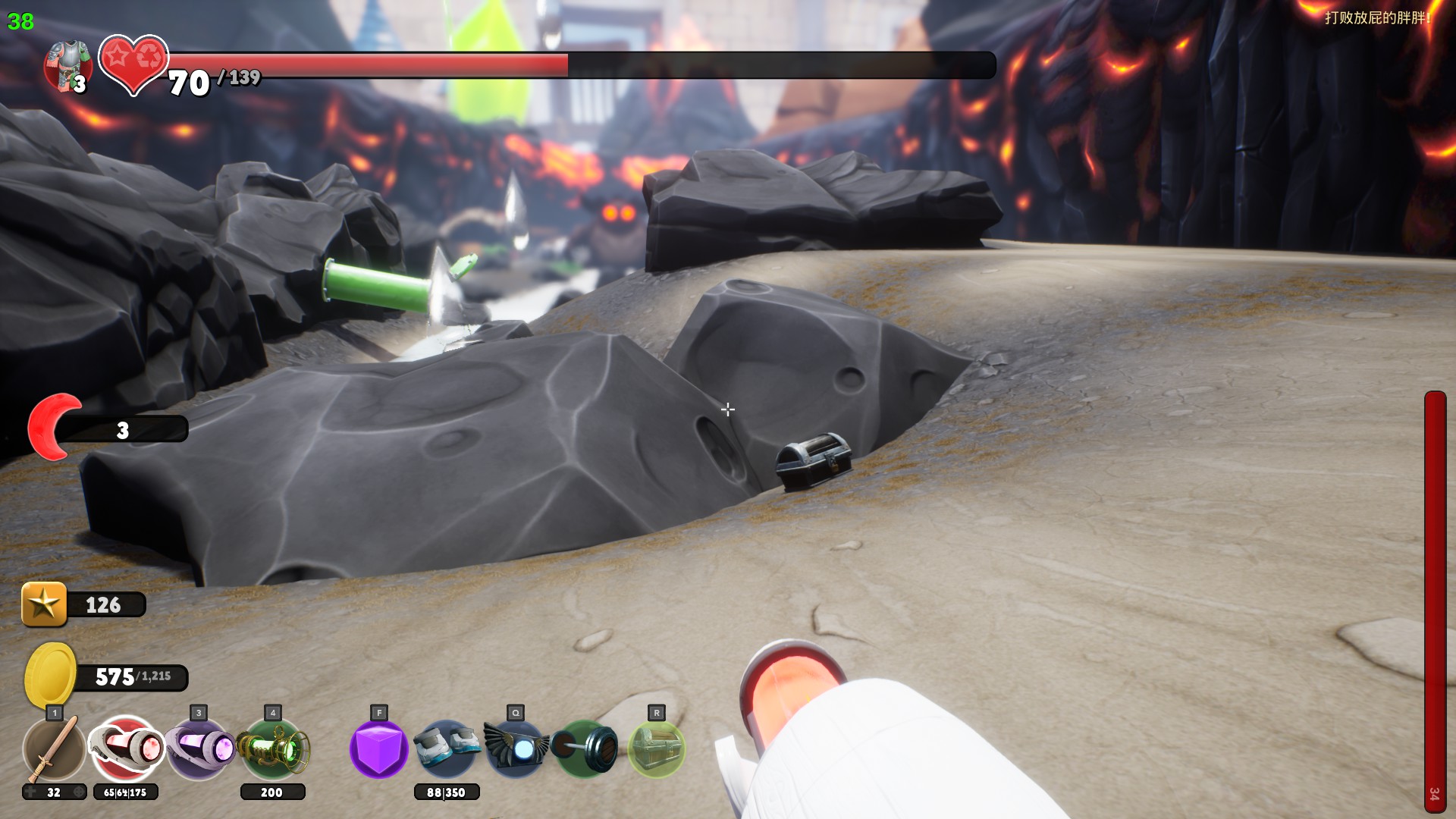The image size is (1456, 819).
Task: Click the gold star points icon
Action: point(44,604)
